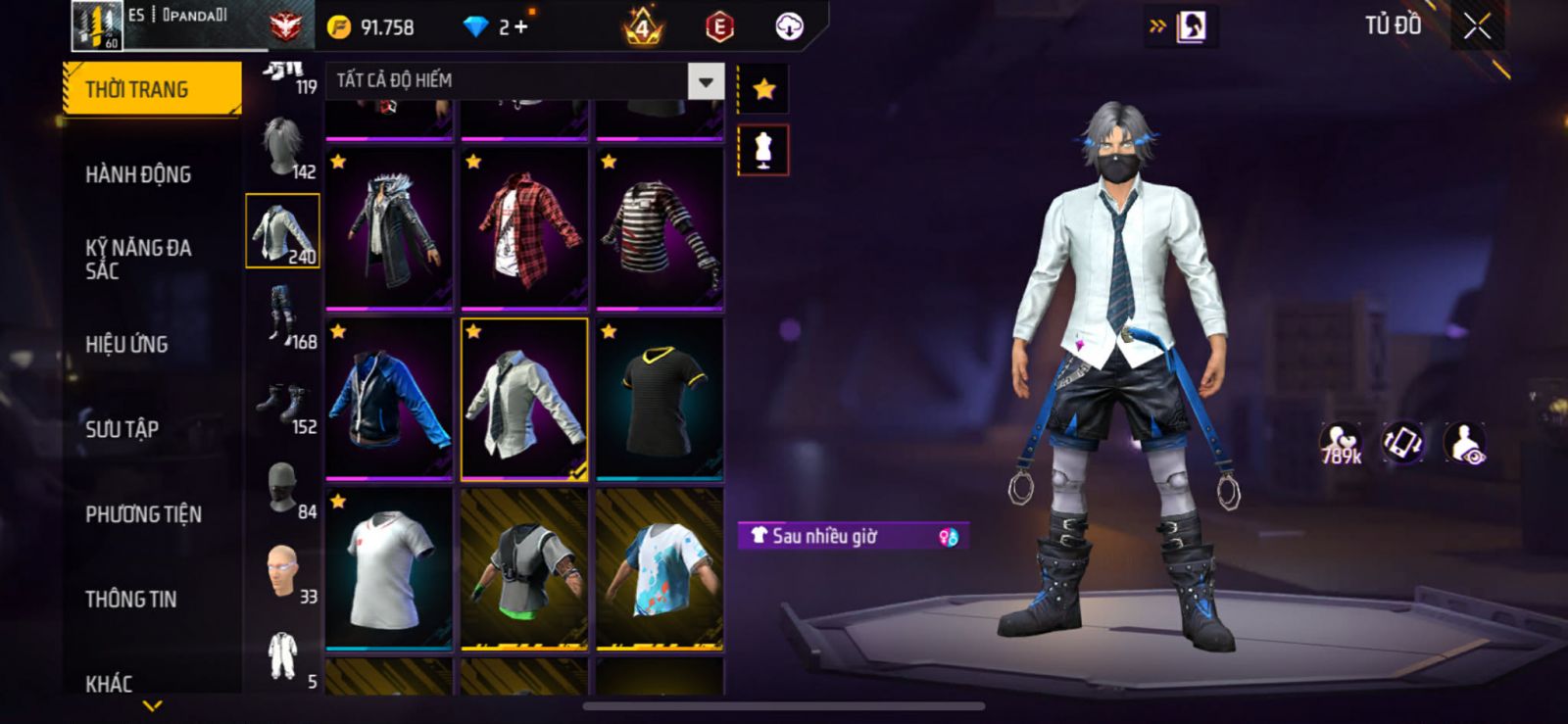Show the Thông Tin tab

[x=130, y=599]
